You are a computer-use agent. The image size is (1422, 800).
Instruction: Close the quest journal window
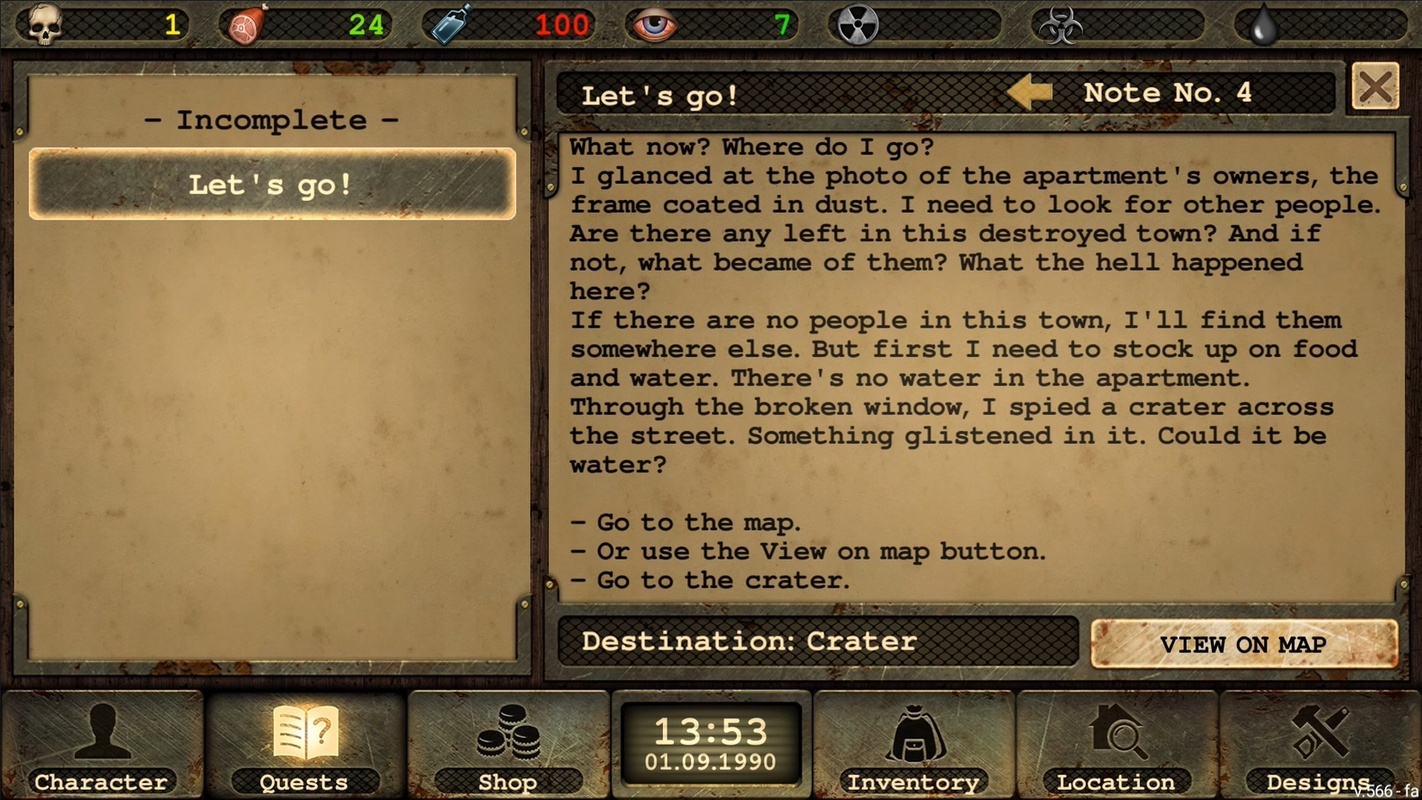[x=1375, y=88]
